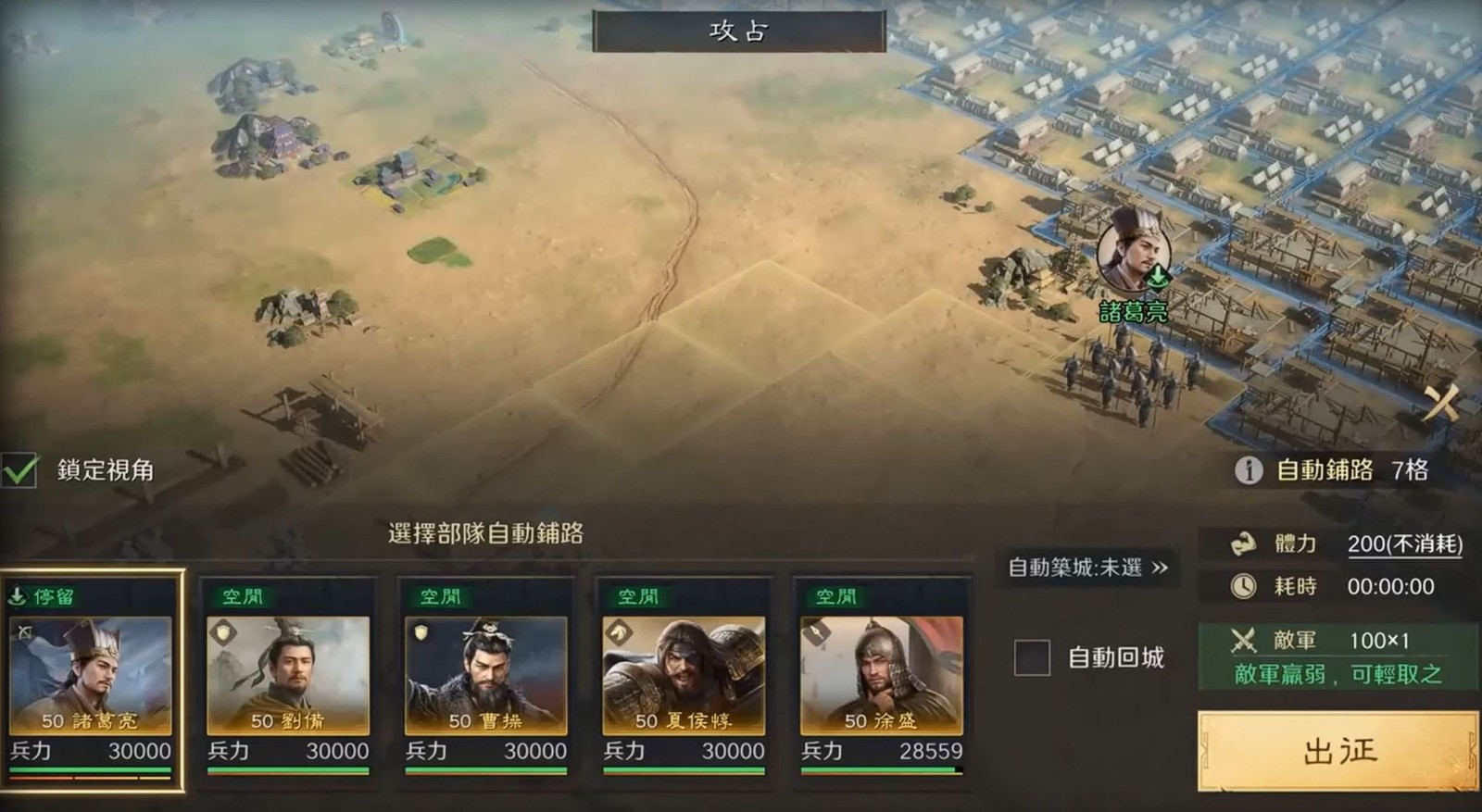Tap the crossed swords attack icon

[1440, 403]
